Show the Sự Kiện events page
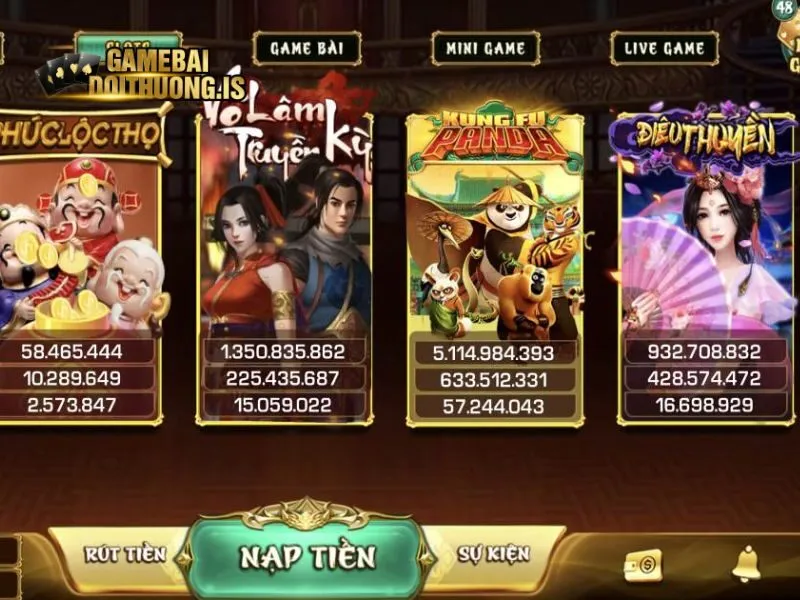The width and height of the screenshot is (800, 600). pos(494,553)
